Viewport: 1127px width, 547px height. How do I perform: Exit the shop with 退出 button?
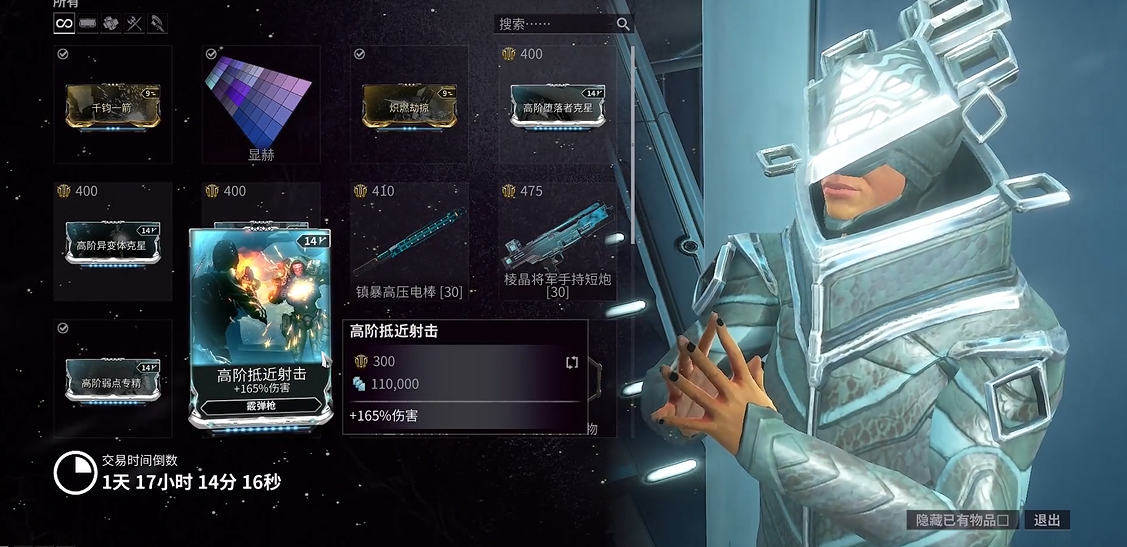(x=1047, y=520)
